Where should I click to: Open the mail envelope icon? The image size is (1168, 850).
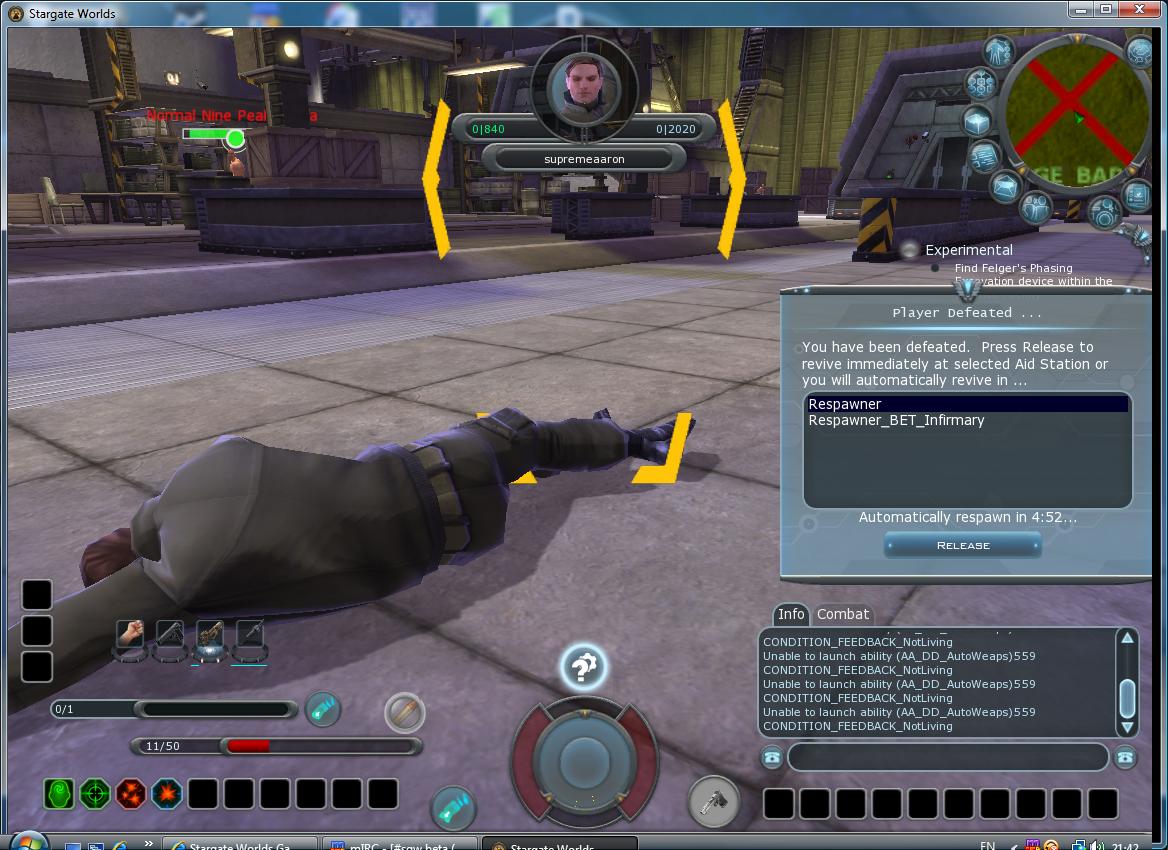tap(1005, 187)
